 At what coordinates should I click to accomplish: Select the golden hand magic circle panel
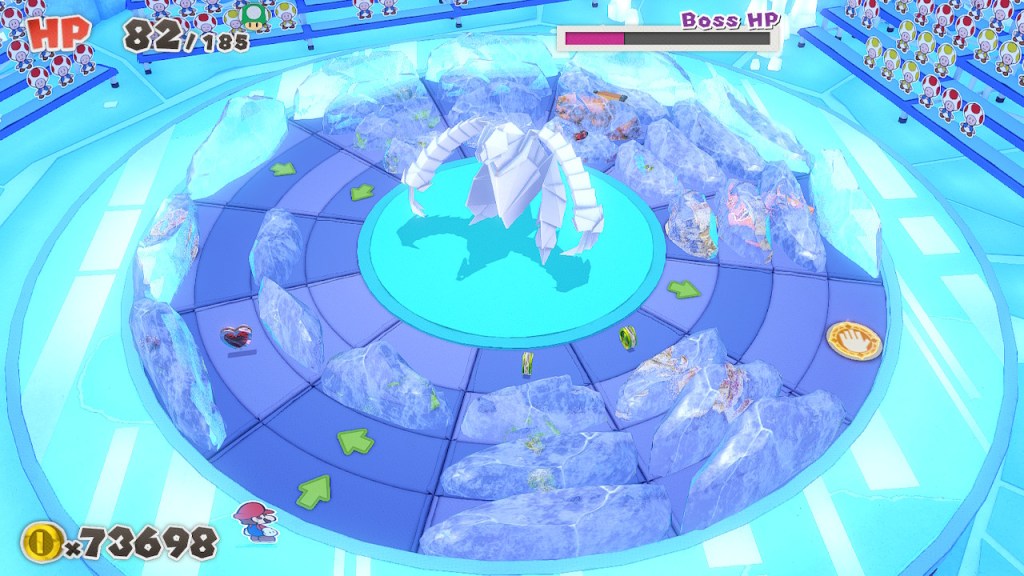854,340
